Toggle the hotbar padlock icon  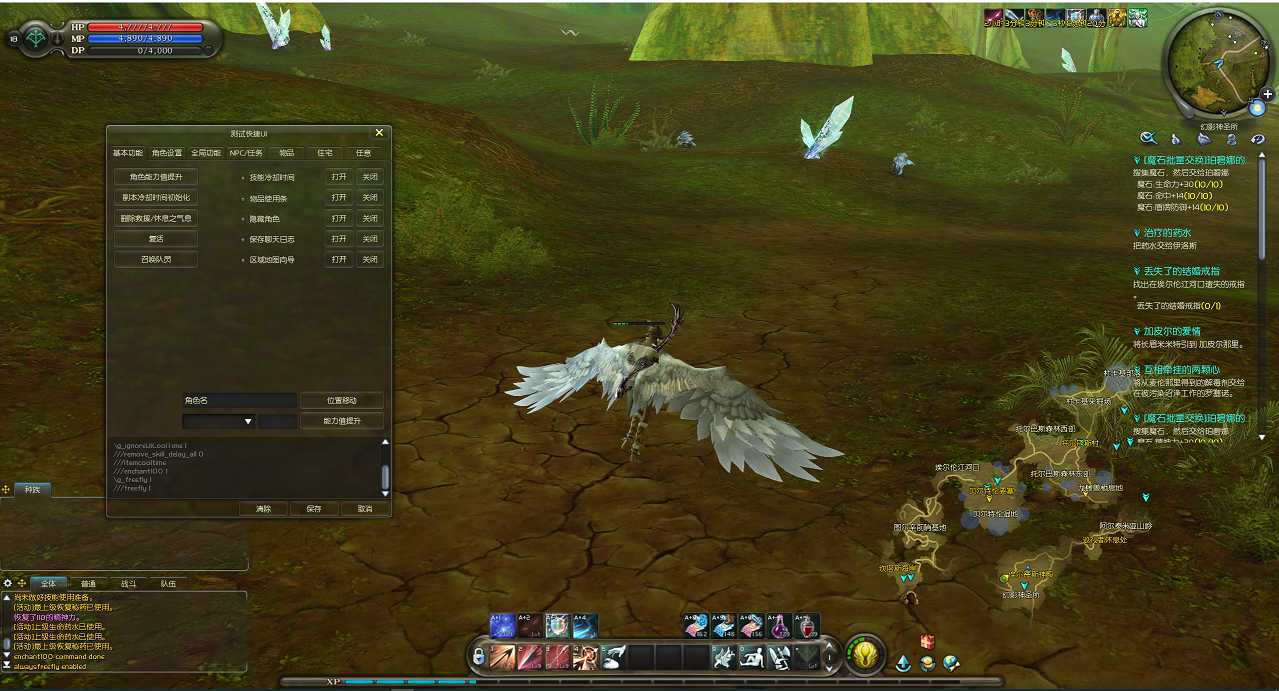(x=479, y=656)
